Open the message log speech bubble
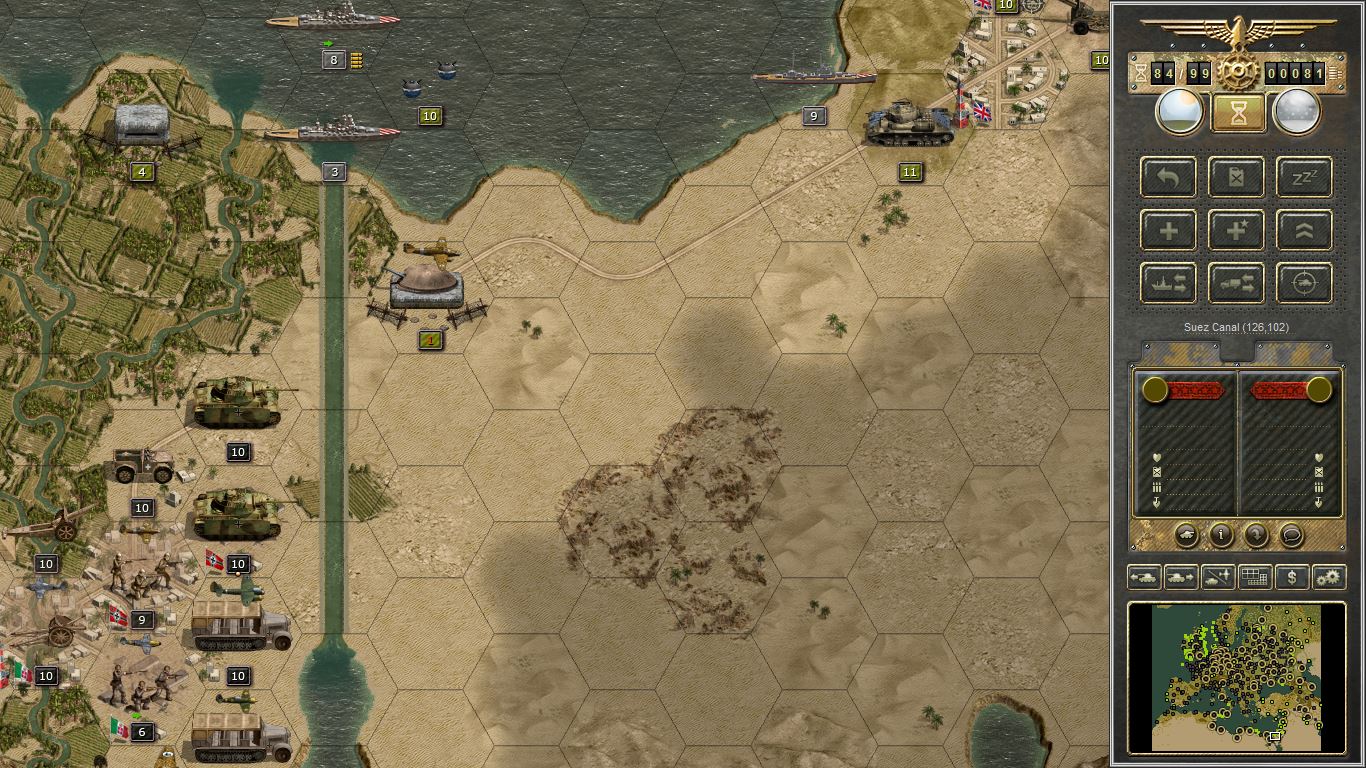Image resolution: width=1366 pixels, height=768 pixels. [x=1293, y=535]
